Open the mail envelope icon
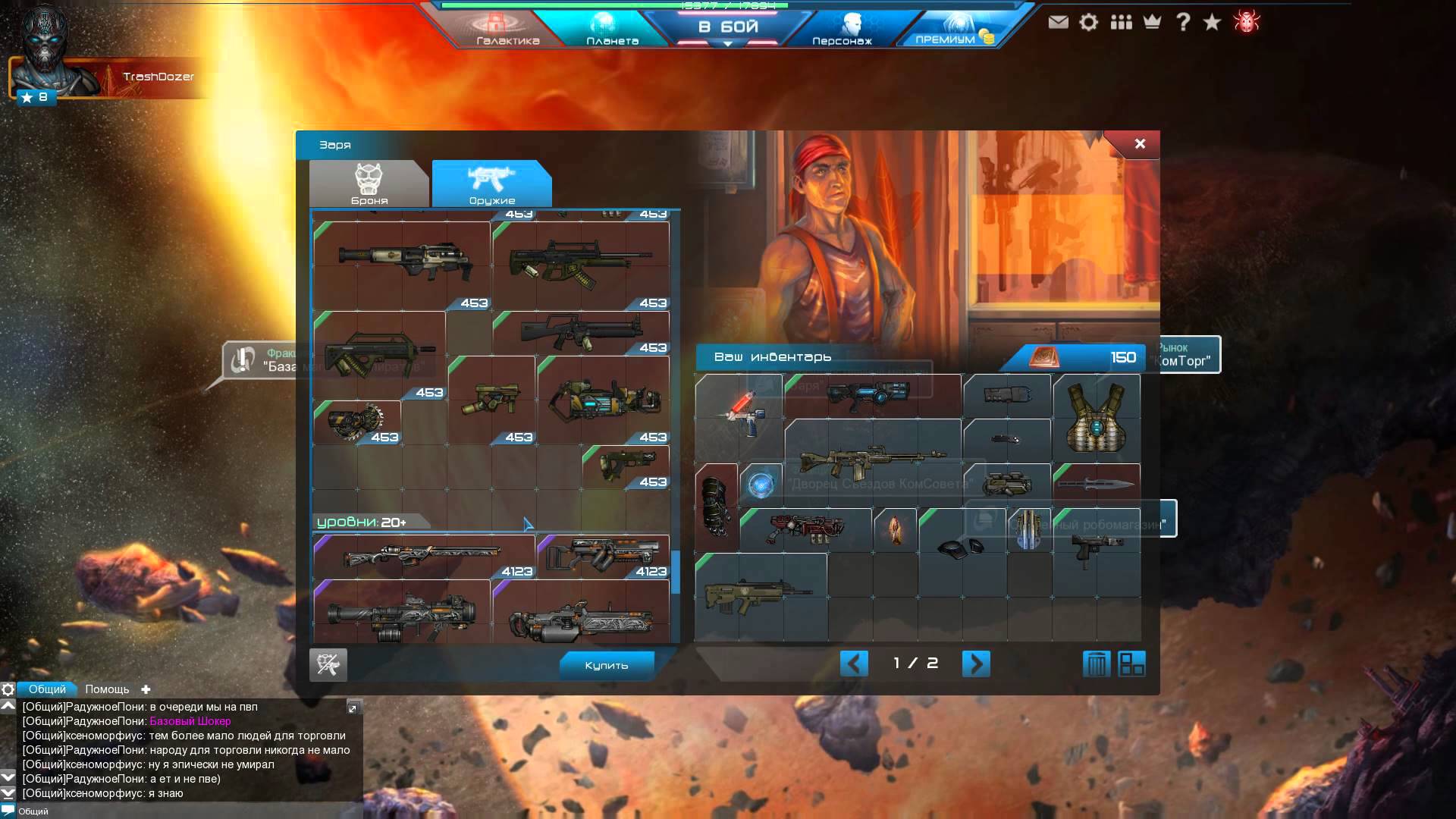The width and height of the screenshot is (1456, 819). click(x=1058, y=22)
